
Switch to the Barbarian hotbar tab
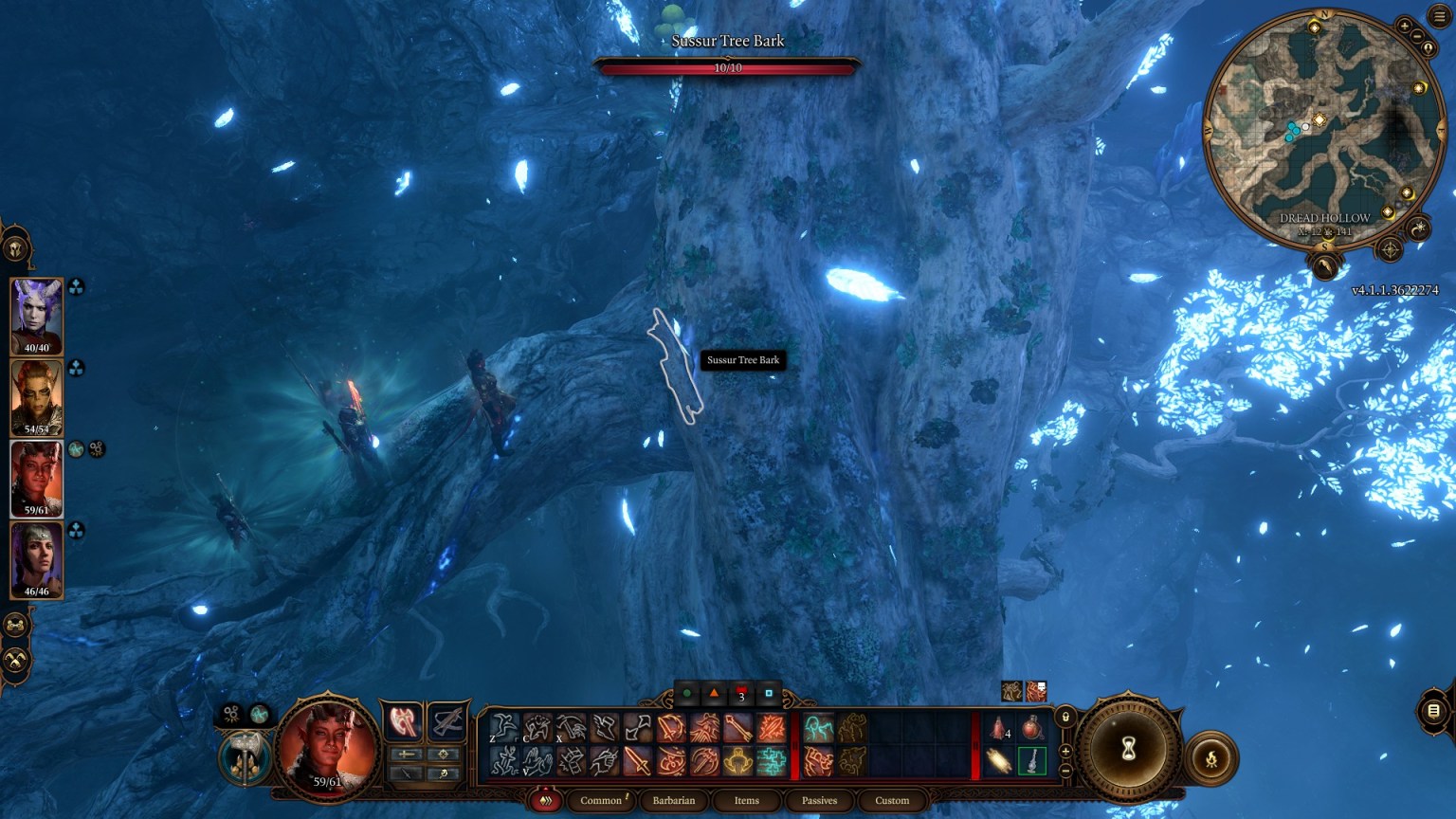coord(674,800)
